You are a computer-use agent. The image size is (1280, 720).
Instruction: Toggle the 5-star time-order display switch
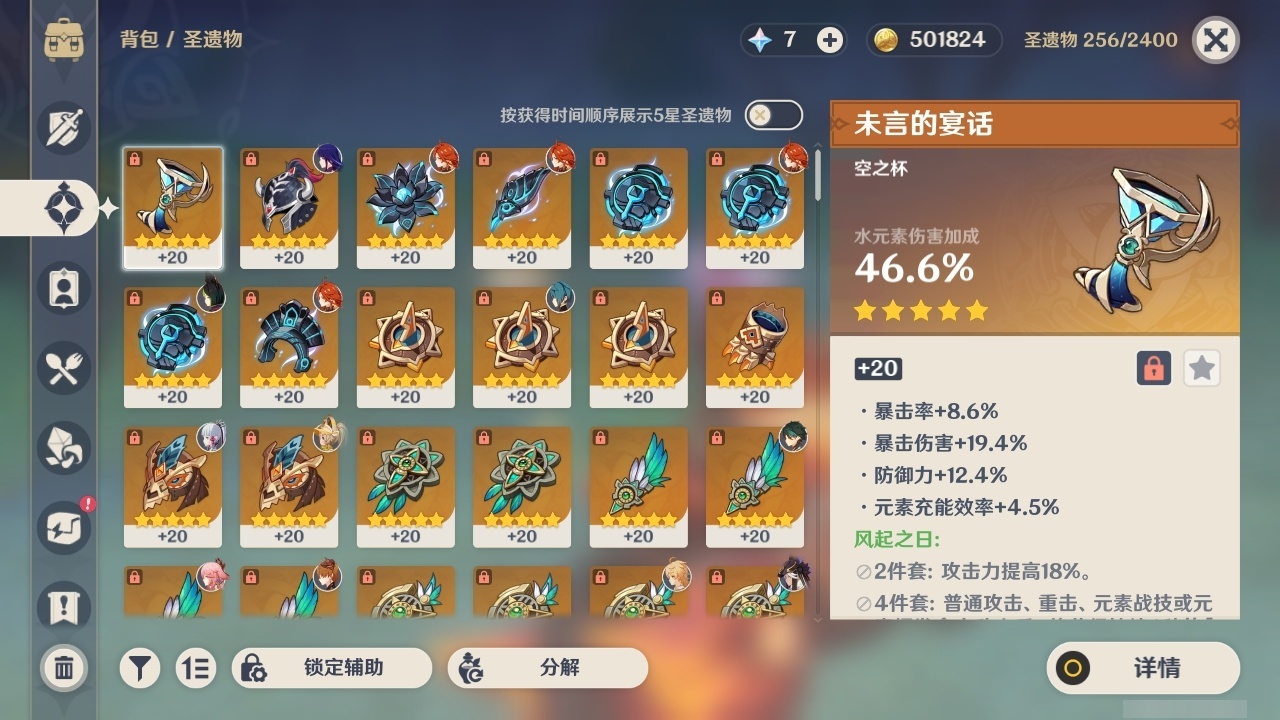[772, 115]
